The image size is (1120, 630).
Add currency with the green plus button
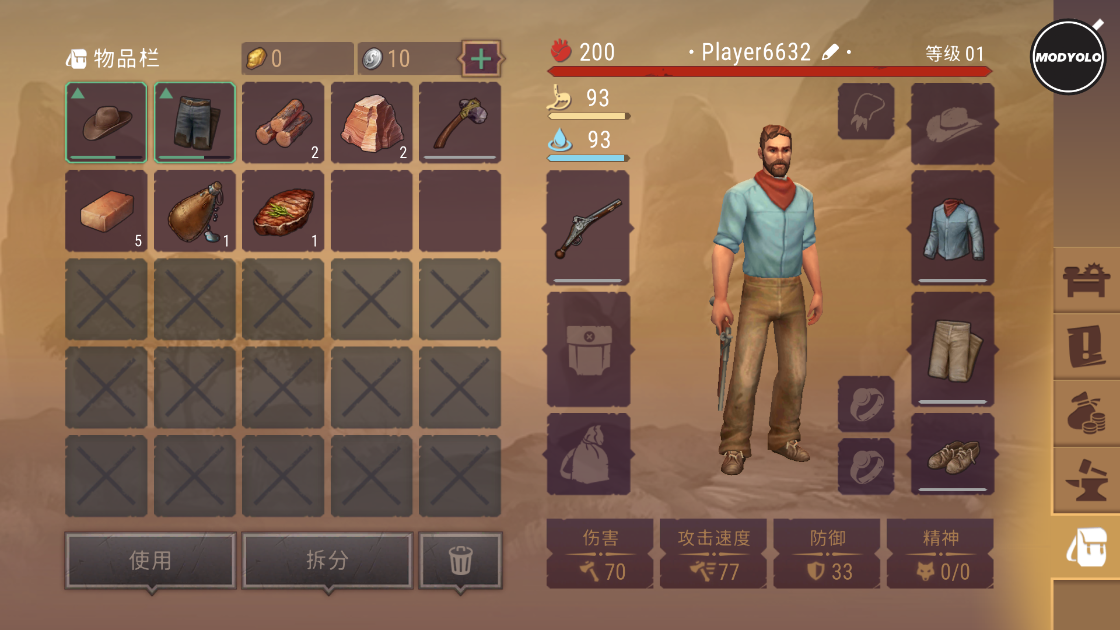(481, 58)
